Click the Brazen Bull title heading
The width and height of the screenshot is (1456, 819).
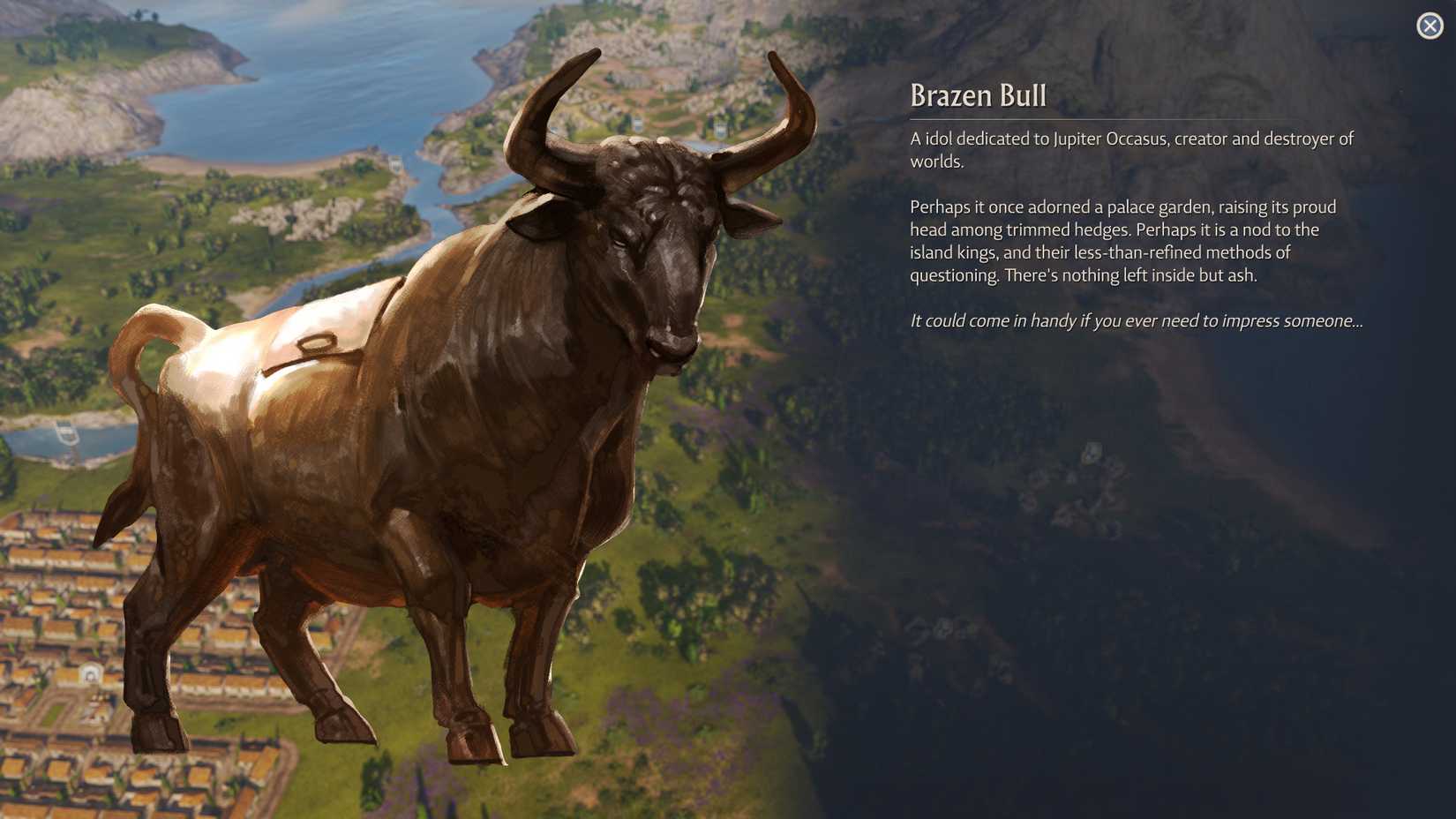[x=976, y=97]
